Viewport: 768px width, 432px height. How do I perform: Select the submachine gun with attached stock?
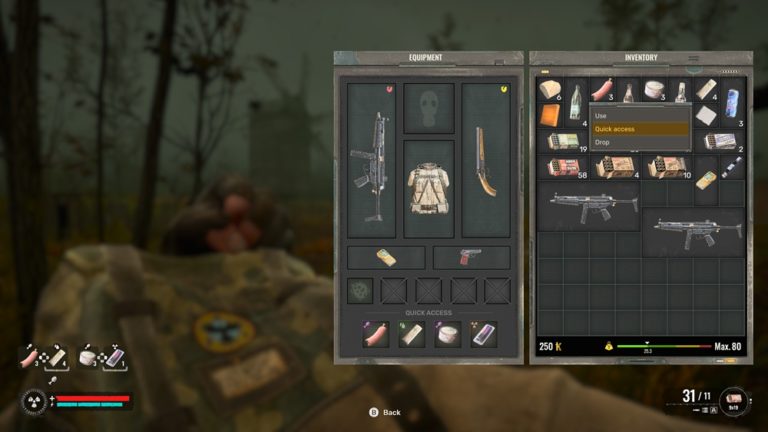coord(593,206)
